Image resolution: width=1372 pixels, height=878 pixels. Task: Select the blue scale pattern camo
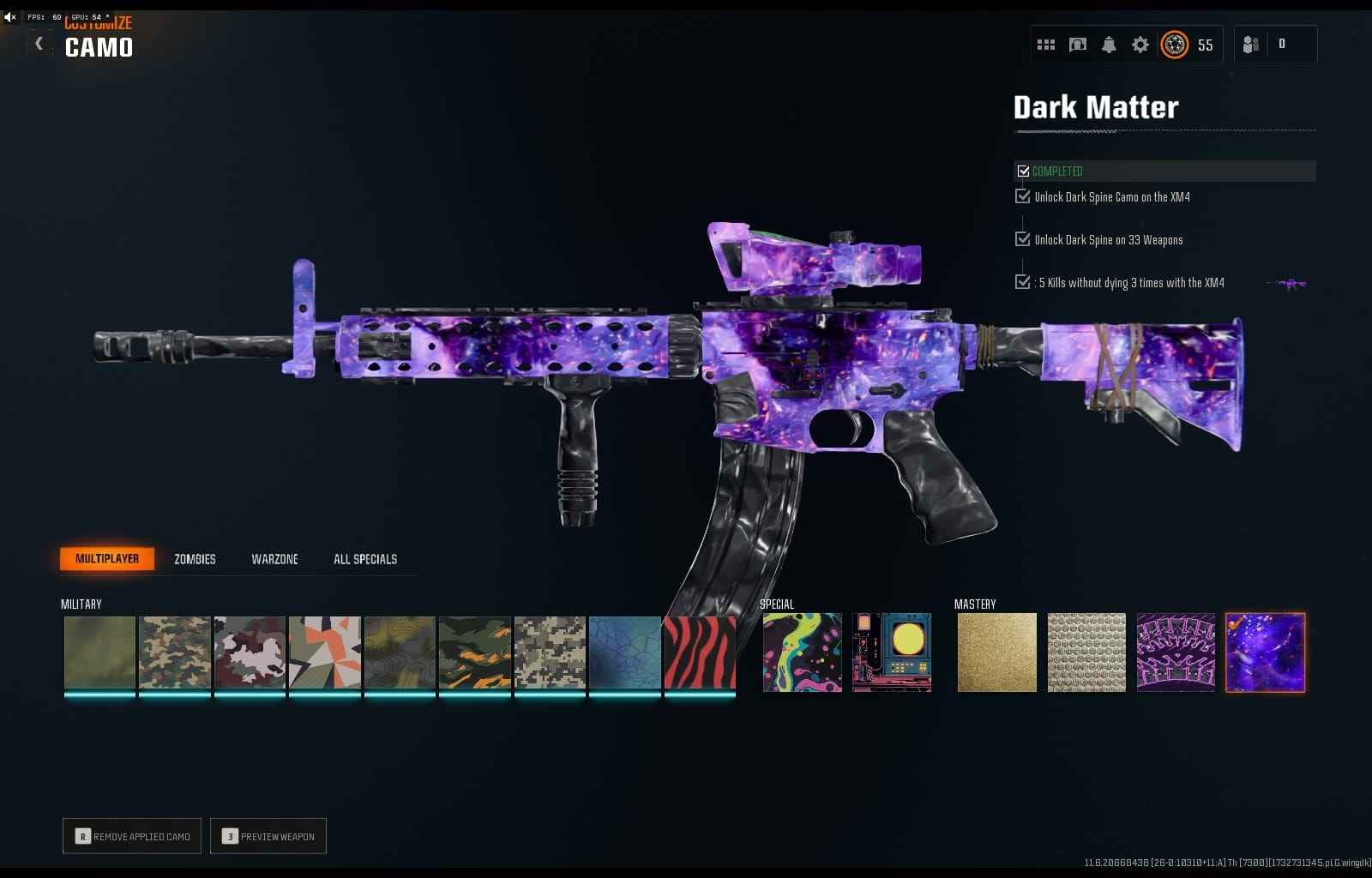(x=625, y=652)
